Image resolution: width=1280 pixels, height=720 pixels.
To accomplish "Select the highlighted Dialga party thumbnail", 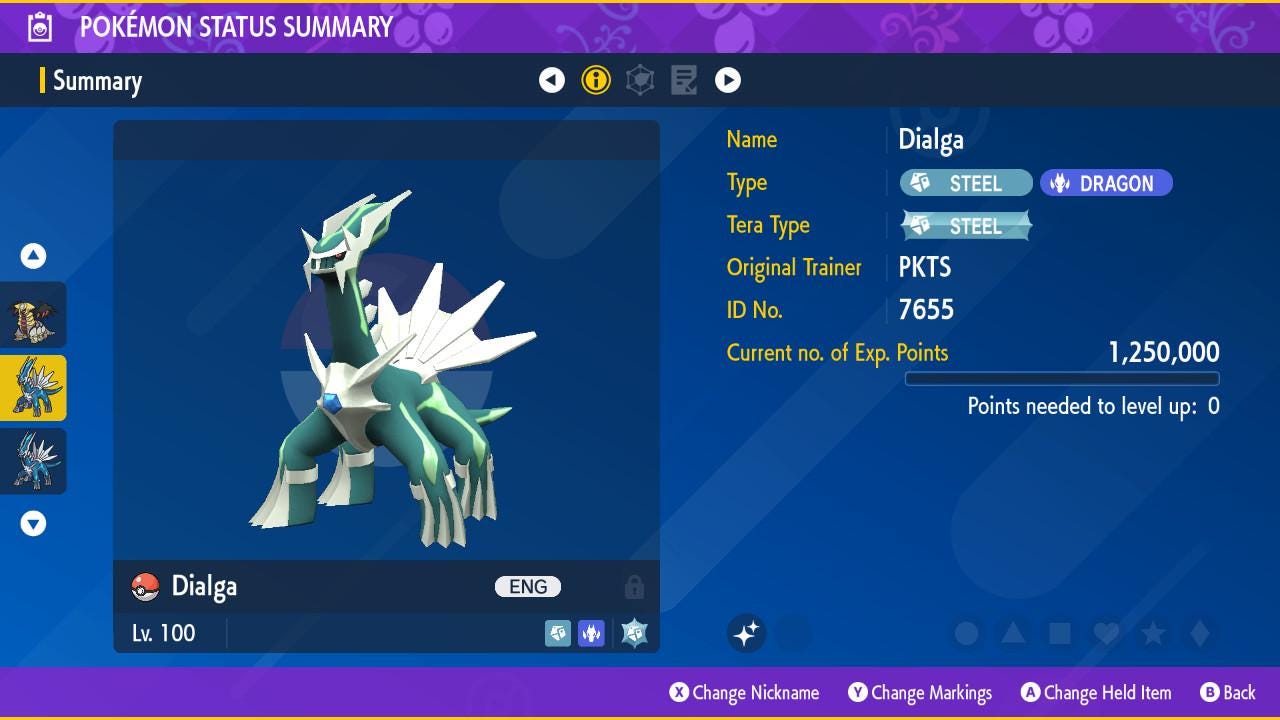I will [x=33, y=388].
